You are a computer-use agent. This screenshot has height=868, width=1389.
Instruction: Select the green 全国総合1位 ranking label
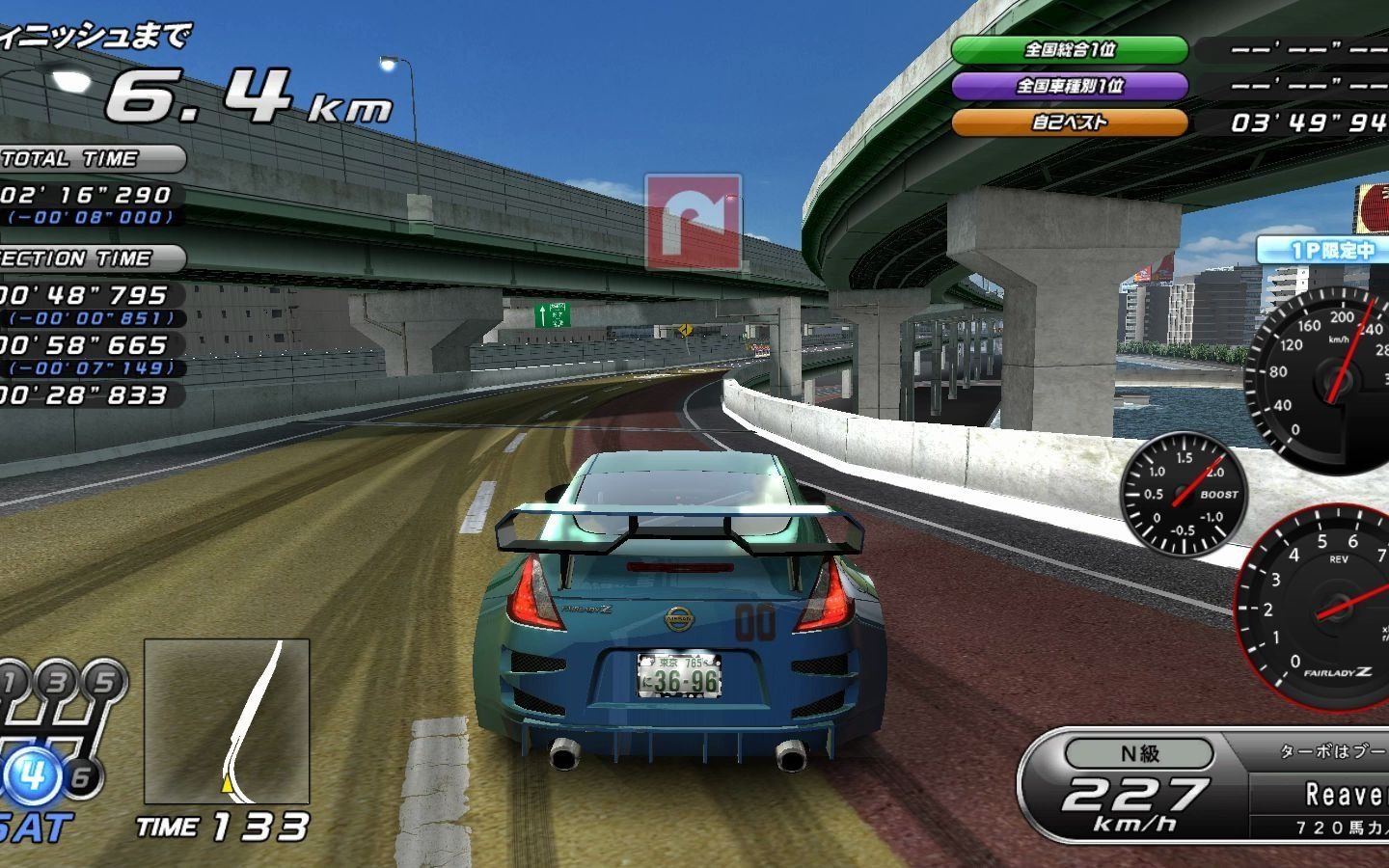(x=1069, y=49)
